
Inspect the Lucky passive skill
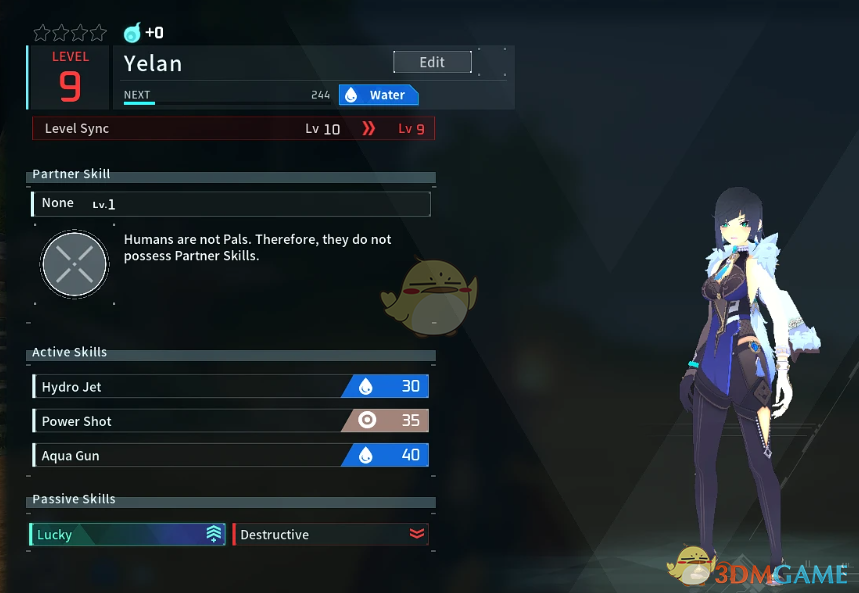tap(128, 534)
